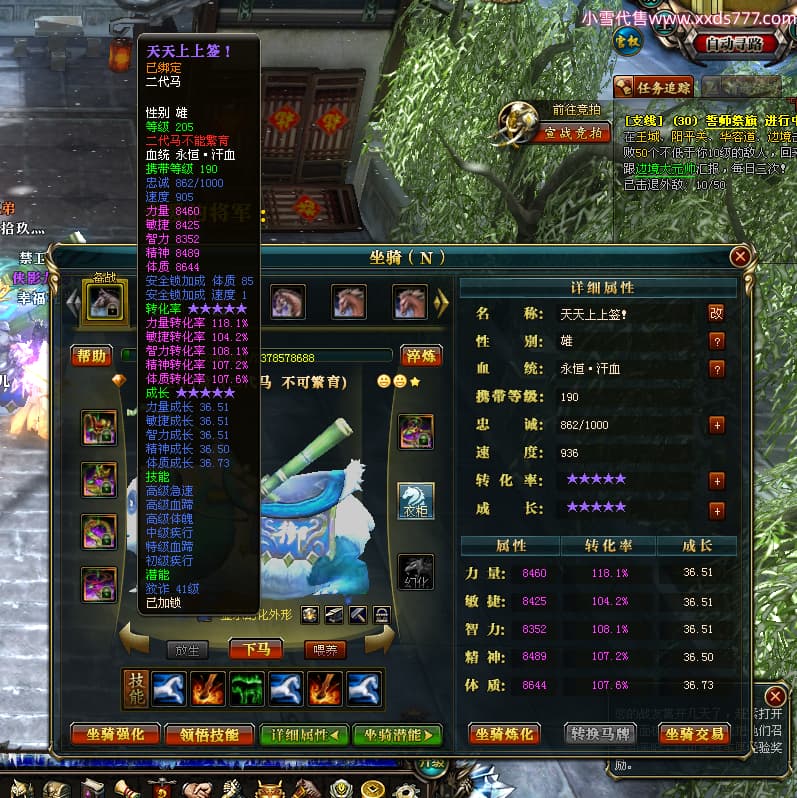The width and height of the screenshot is (797, 798).
Task: Open the 衣柜 wardrobe icon
Action: tap(416, 501)
